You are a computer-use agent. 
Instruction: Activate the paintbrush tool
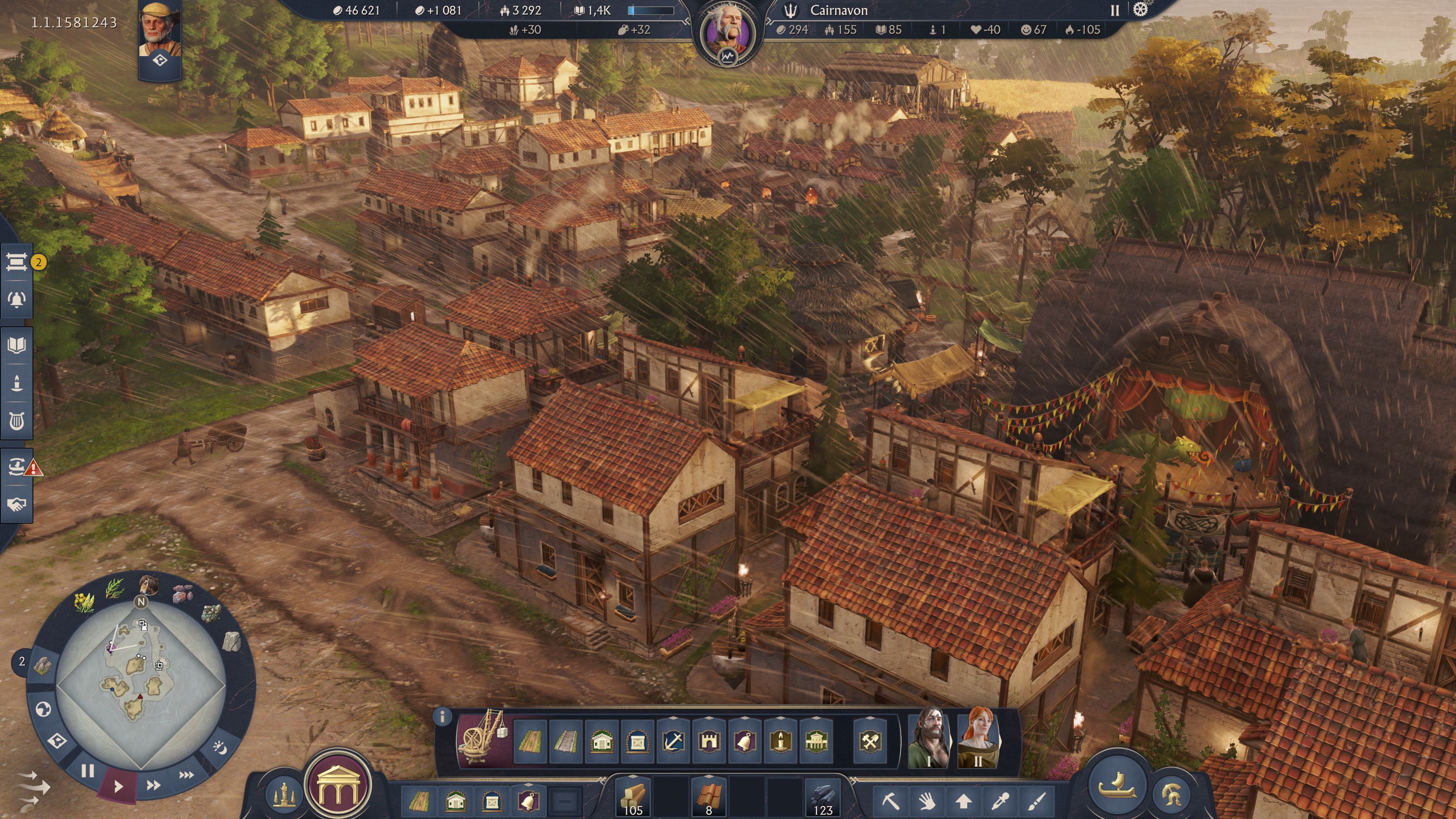click(x=1037, y=800)
